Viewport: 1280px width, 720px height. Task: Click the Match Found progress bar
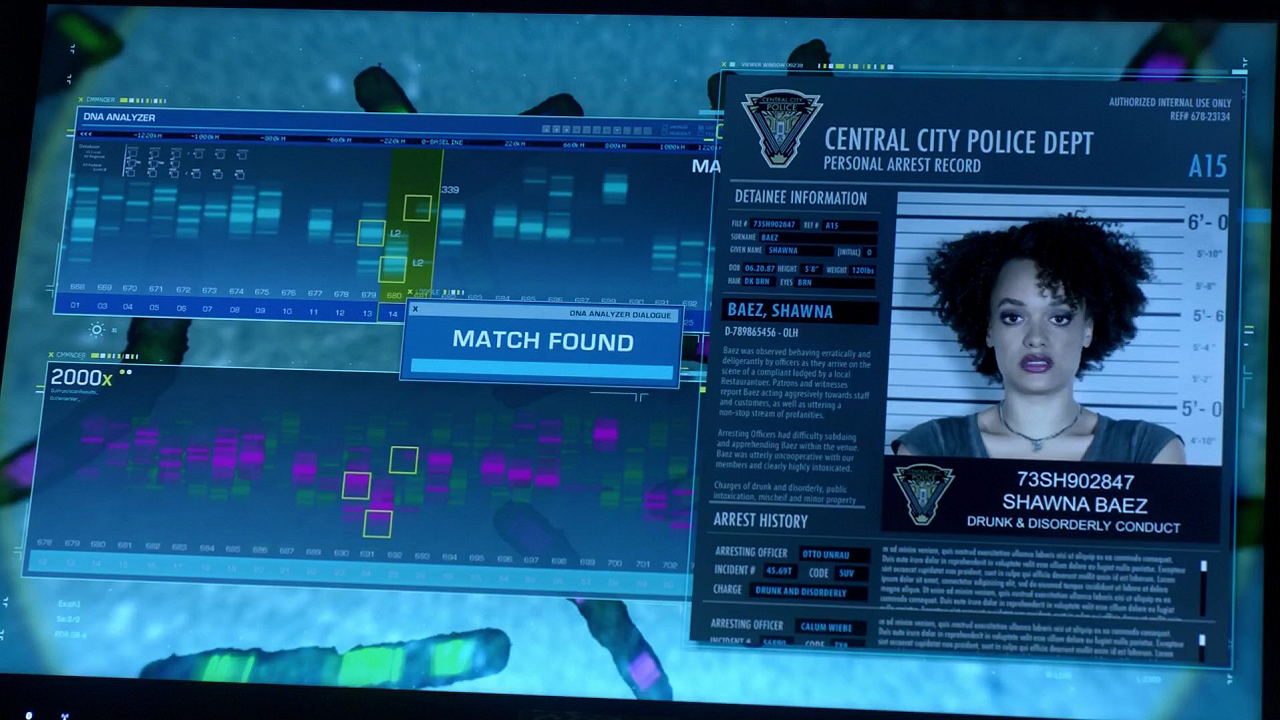(x=542, y=367)
